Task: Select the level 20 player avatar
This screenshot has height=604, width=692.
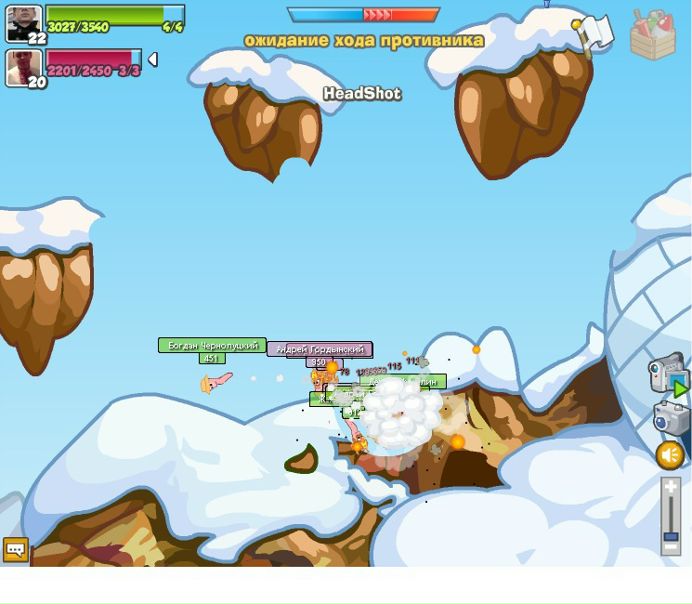Action: (24, 68)
